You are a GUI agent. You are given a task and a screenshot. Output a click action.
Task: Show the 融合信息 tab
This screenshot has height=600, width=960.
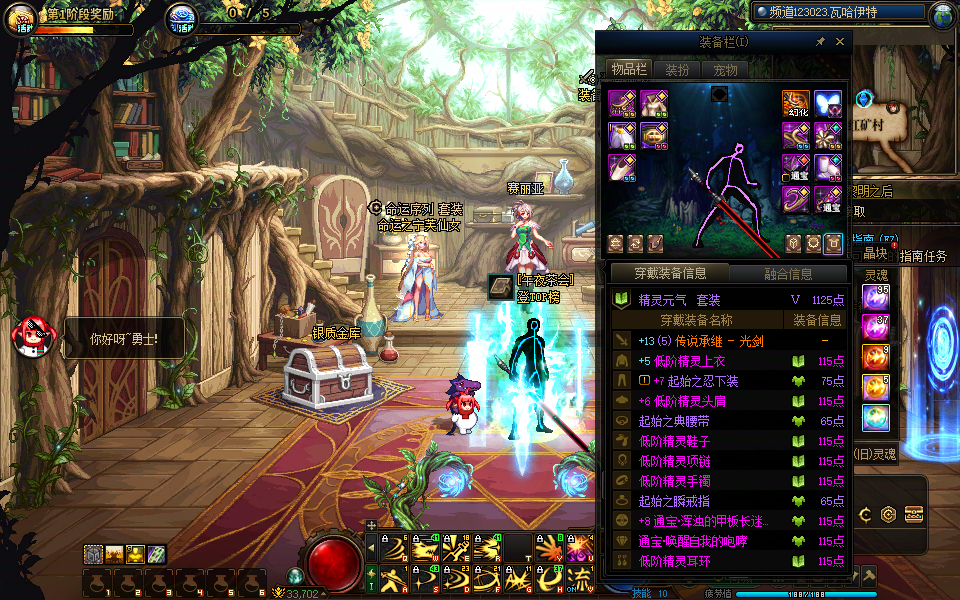click(x=788, y=274)
